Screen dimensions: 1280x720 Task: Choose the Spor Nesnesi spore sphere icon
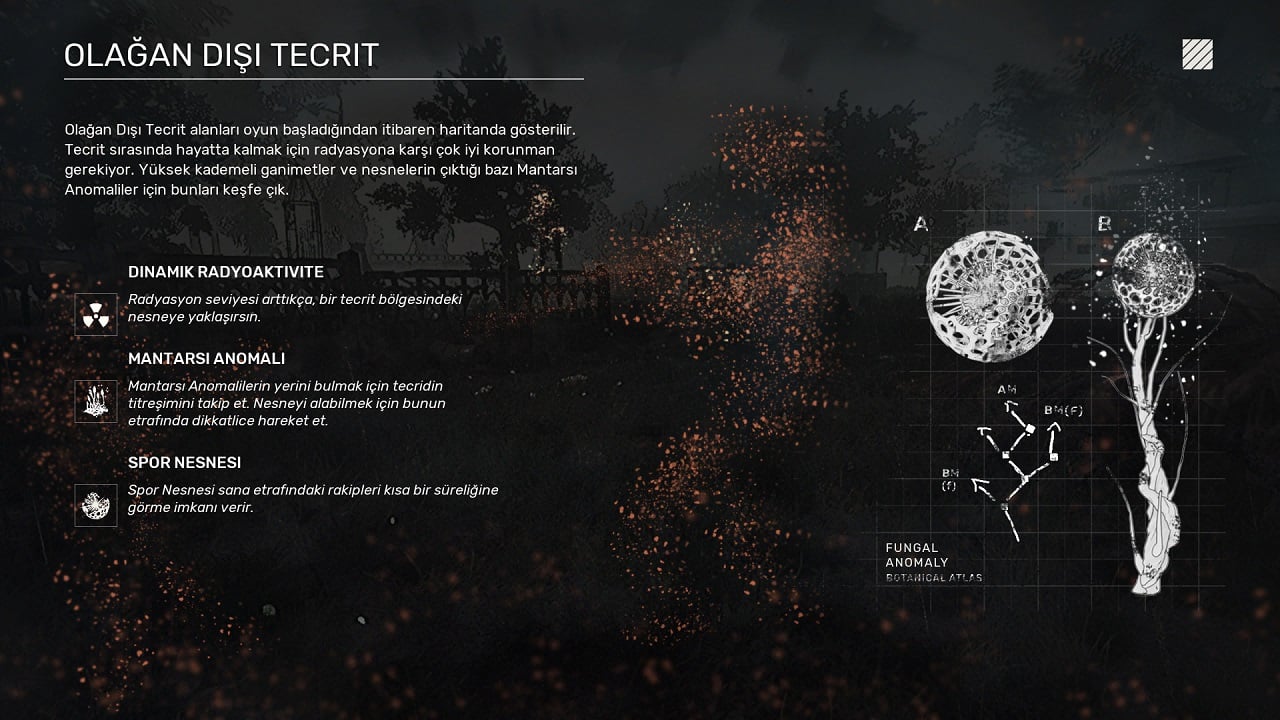click(x=96, y=505)
